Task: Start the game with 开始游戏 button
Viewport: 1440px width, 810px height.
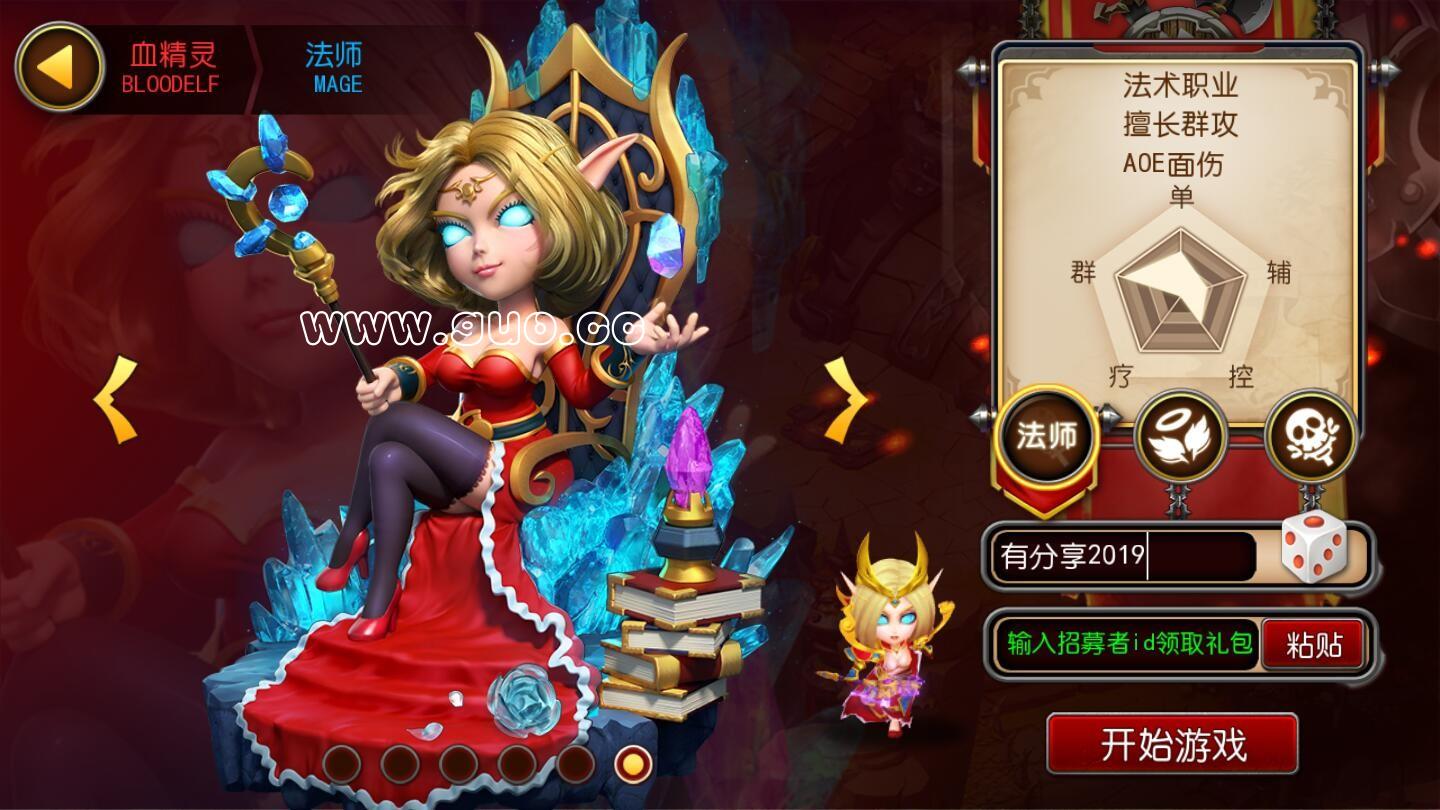Action: coord(1172,744)
